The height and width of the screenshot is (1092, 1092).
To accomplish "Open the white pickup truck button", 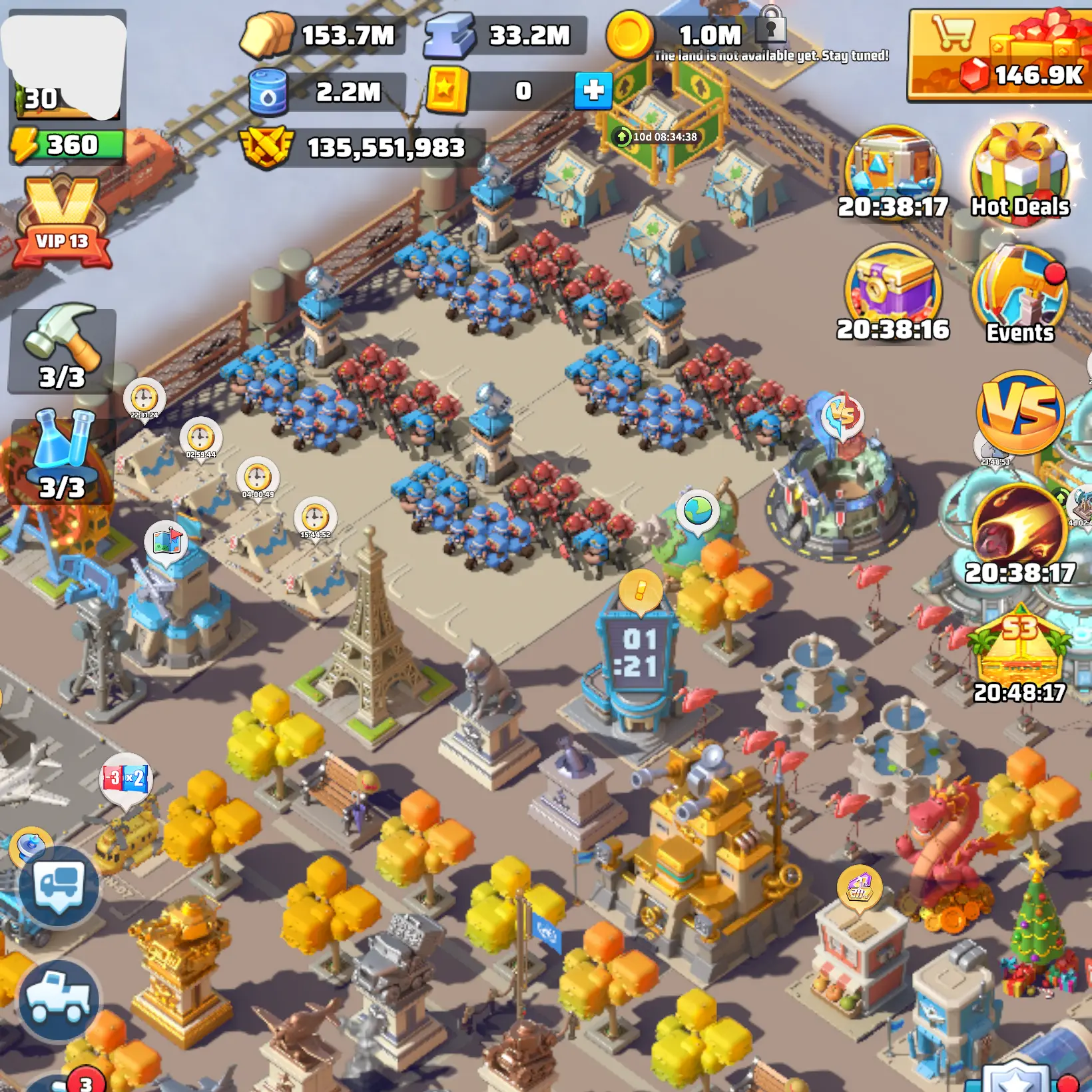I will point(59,999).
